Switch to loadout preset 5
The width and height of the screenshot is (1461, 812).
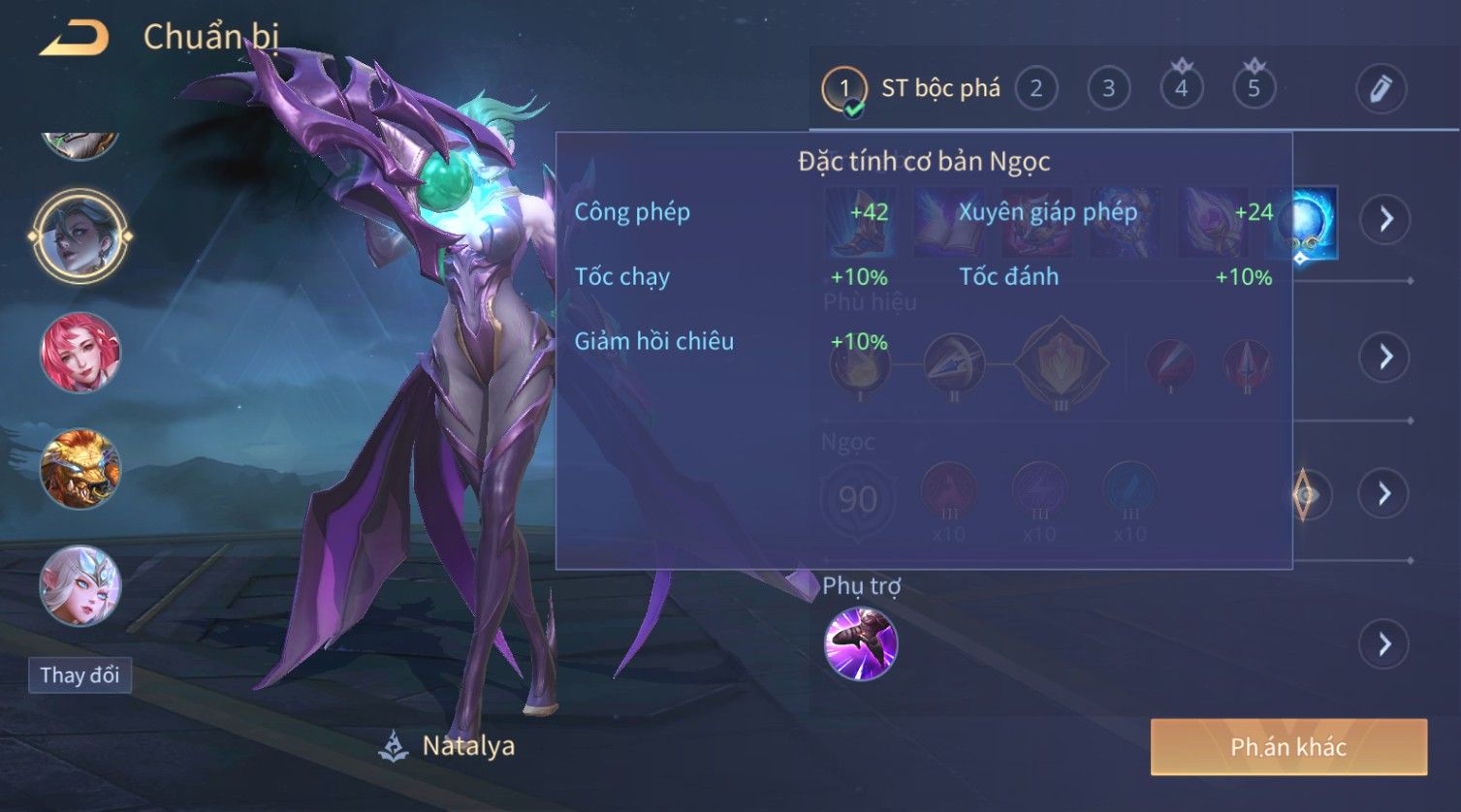pos(1254,89)
